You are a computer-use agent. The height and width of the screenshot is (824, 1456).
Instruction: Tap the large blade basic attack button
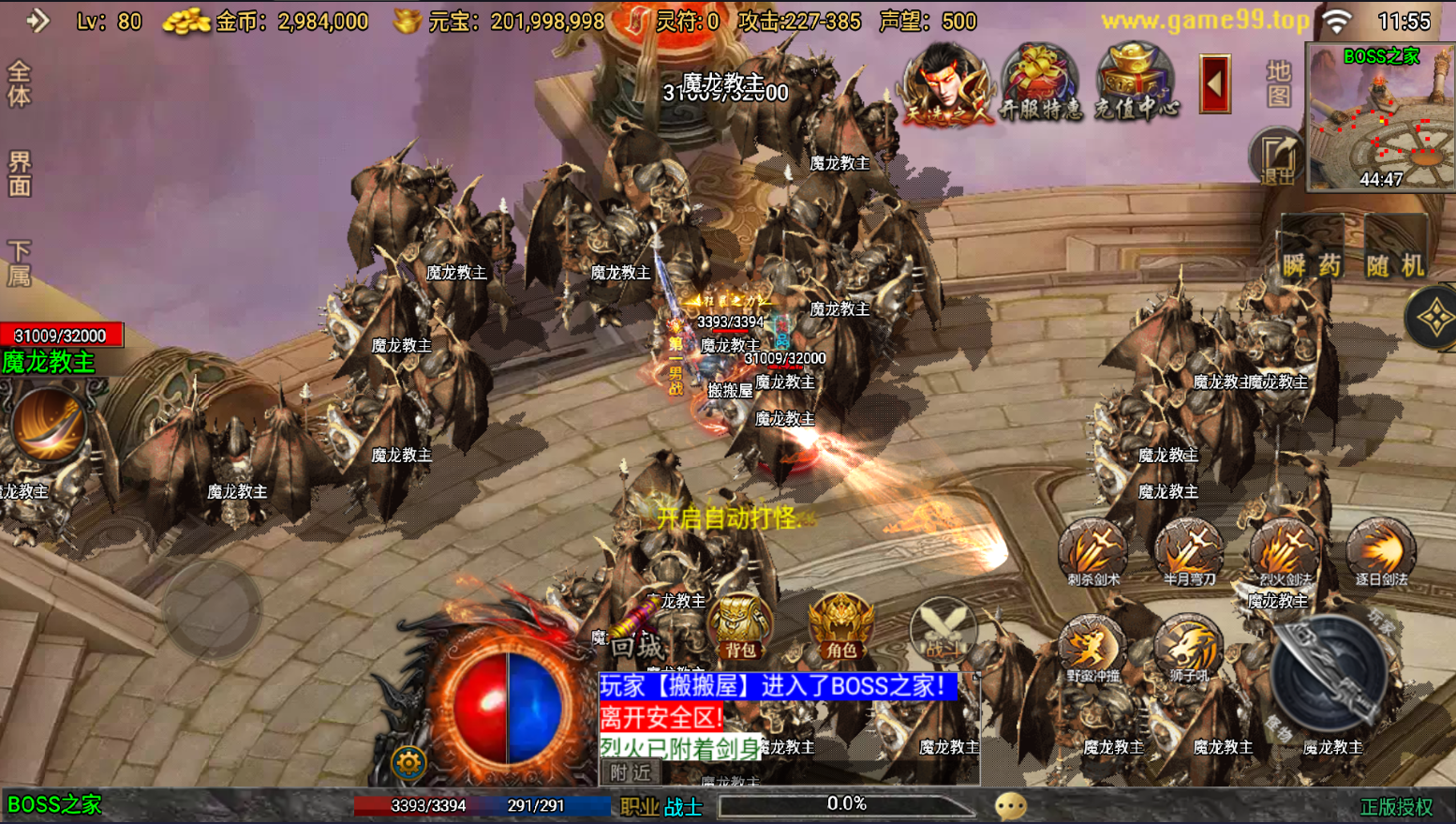pyautogui.click(x=1328, y=673)
